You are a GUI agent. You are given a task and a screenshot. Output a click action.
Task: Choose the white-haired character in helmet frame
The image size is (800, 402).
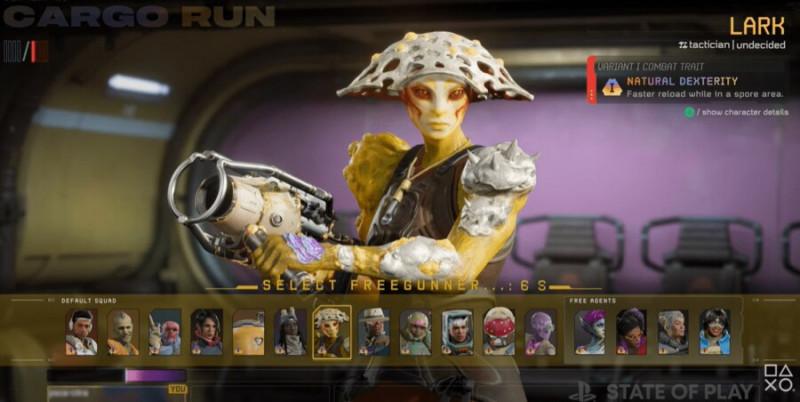[x=457, y=332]
